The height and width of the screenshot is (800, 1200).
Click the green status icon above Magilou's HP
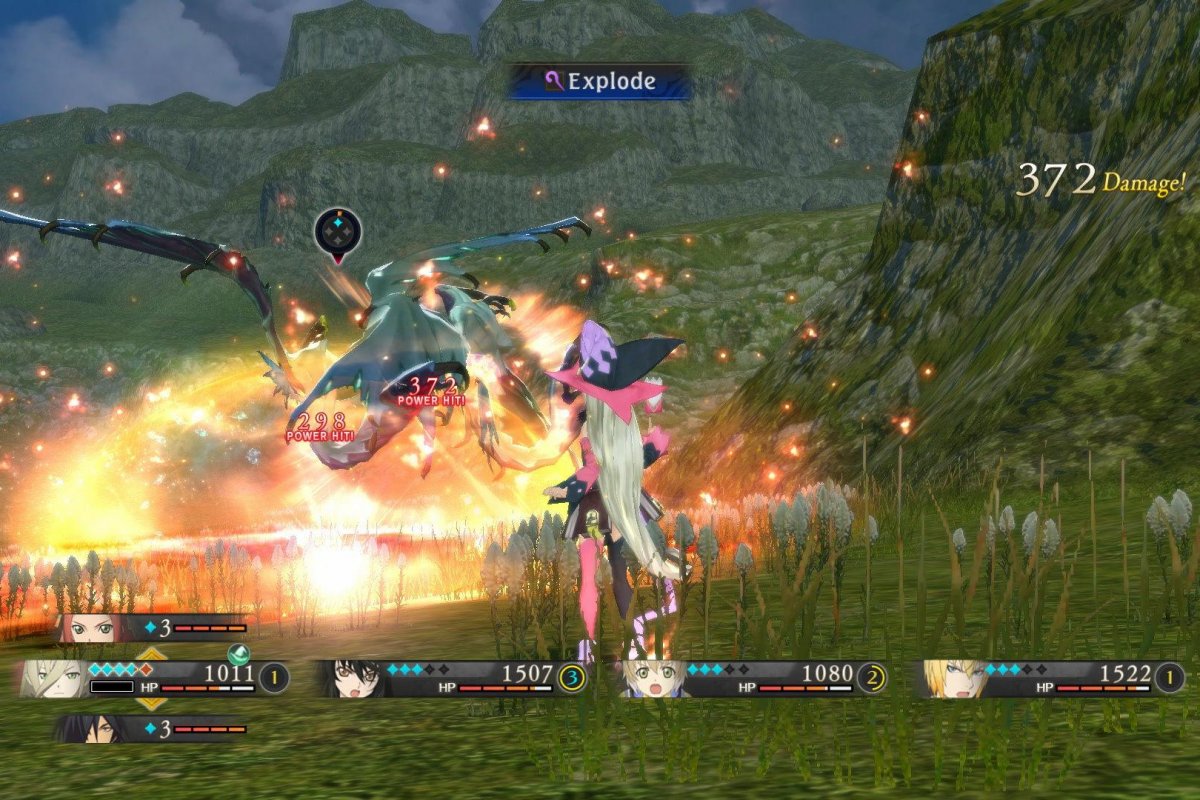[239, 654]
